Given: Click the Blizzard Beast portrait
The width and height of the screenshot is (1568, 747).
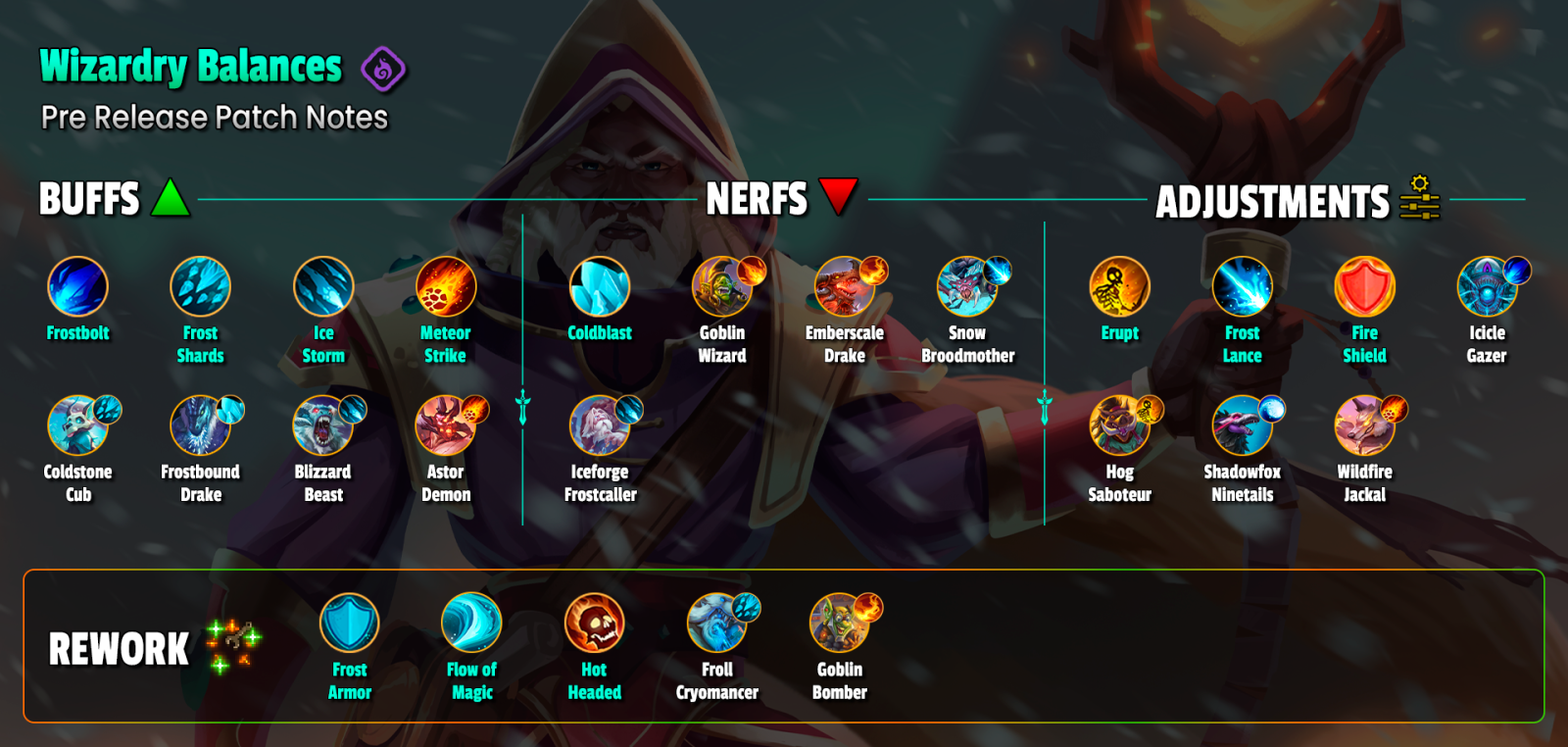Looking at the screenshot, I should (x=323, y=425).
